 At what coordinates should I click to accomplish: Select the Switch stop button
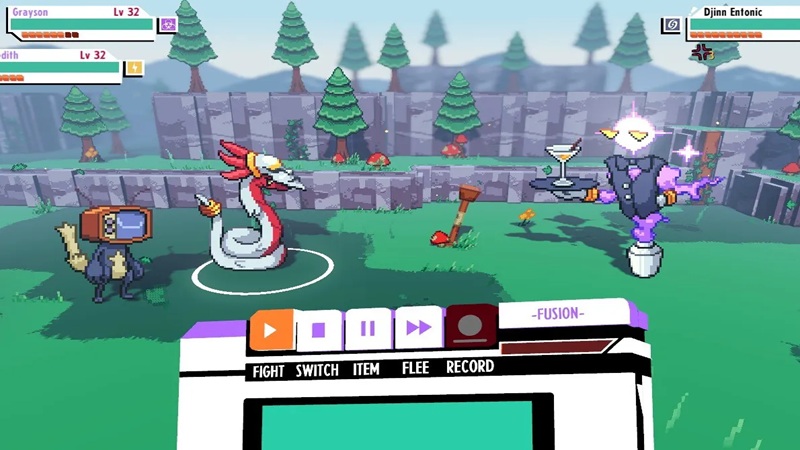(319, 329)
